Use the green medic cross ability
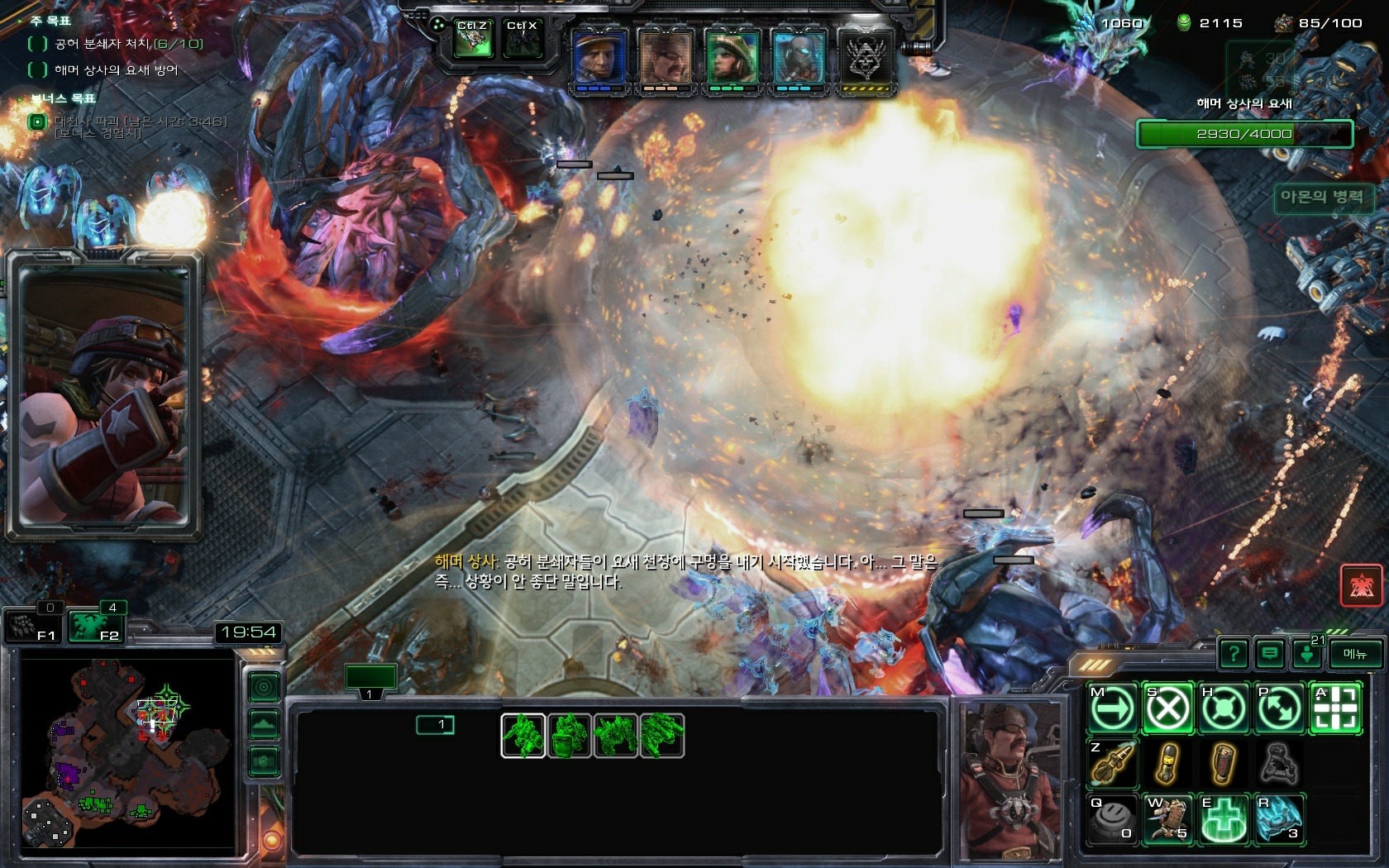The width and height of the screenshot is (1389, 868). pyautogui.click(x=1223, y=818)
